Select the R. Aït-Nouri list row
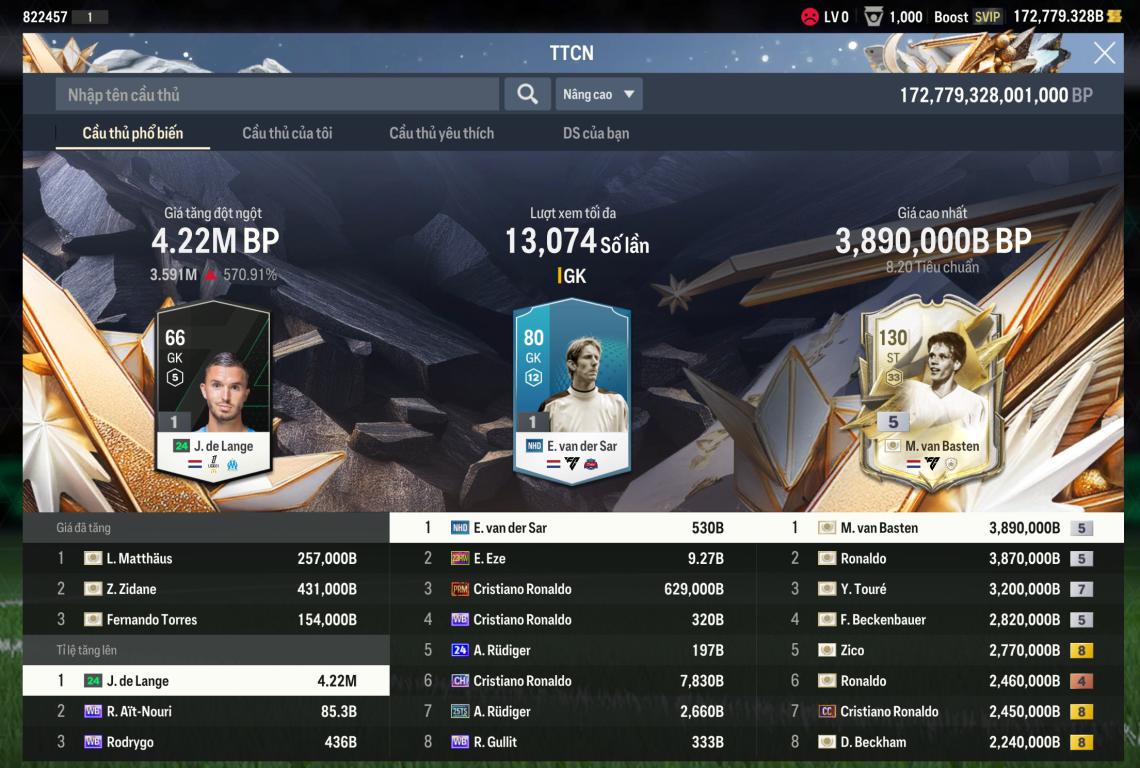This screenshot has height=768, width=1140. (x=206, y=712)
